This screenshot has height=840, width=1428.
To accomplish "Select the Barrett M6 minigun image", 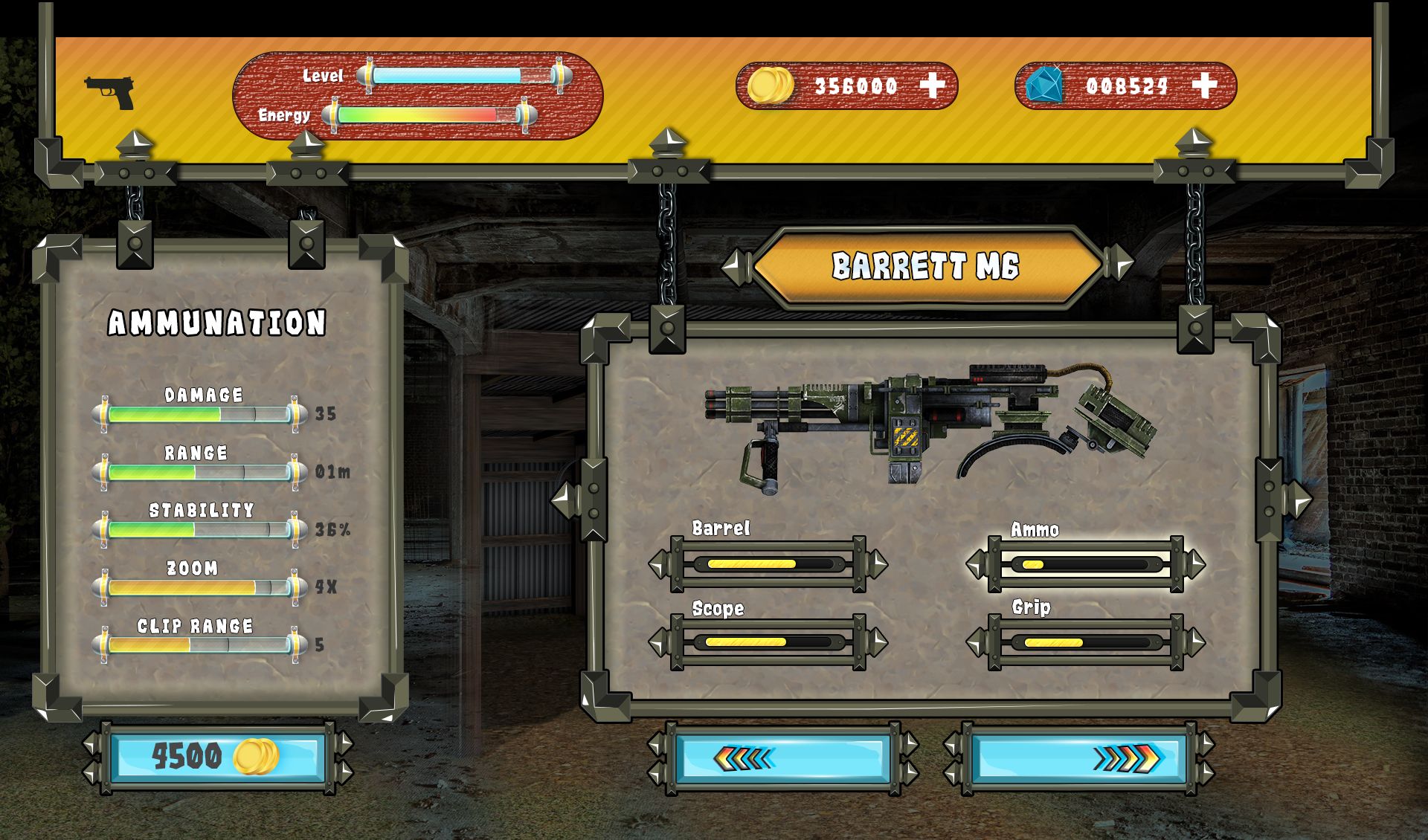I will 930,427.
